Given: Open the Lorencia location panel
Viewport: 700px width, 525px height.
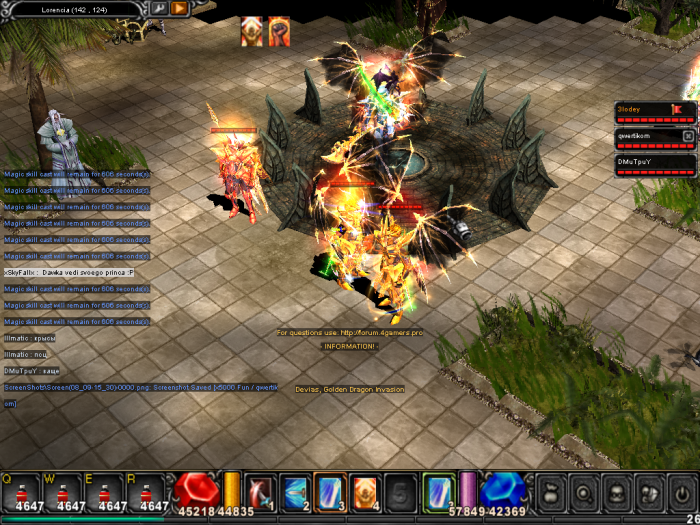Looking at the screenshot, I should (75, 8).
